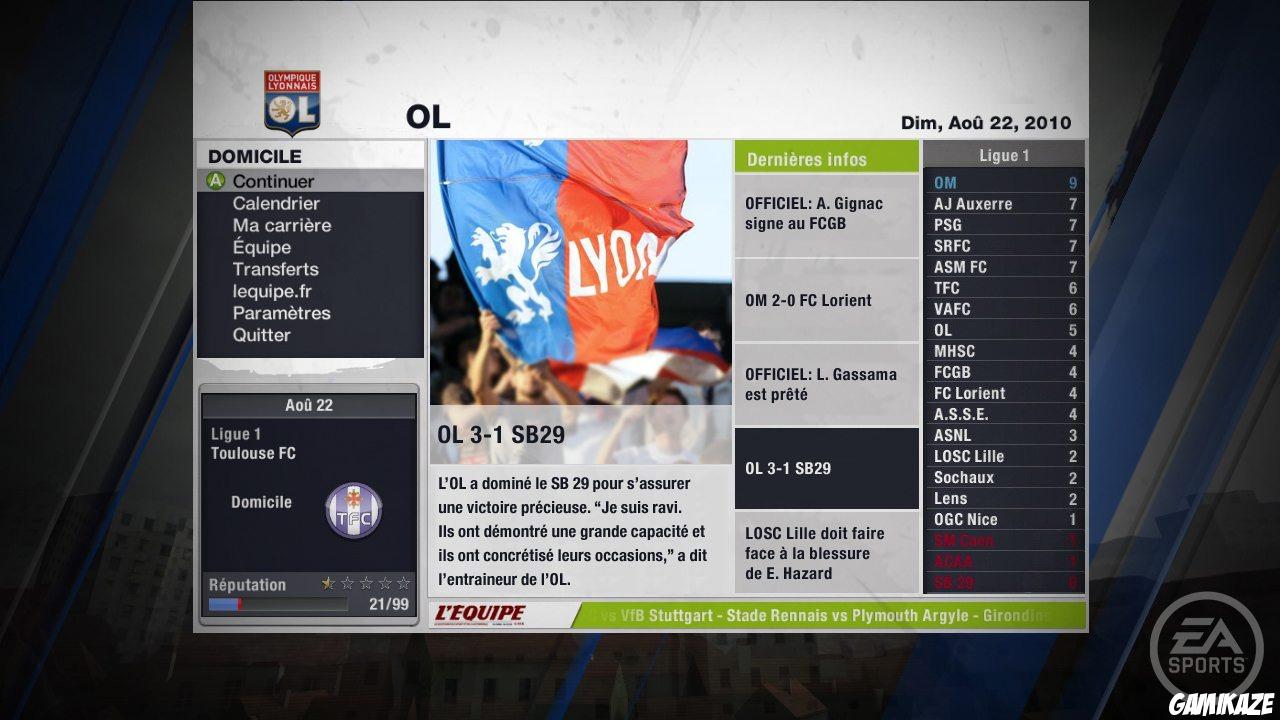Open Paramètres settings
The image size is (1280, 720).
pyautogui.click(x=282, y=313)
